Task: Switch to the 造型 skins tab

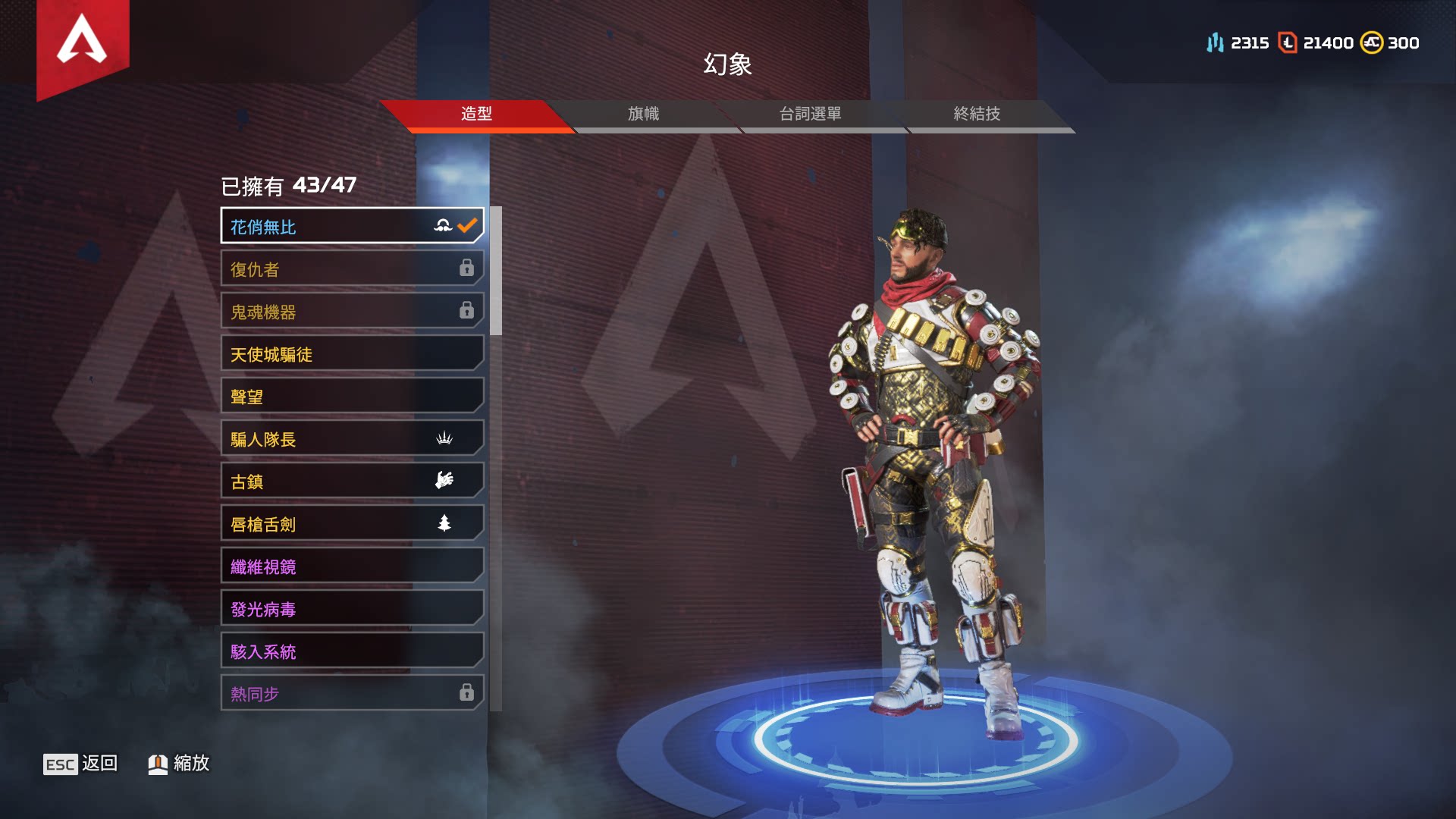Action: [476, 115]
